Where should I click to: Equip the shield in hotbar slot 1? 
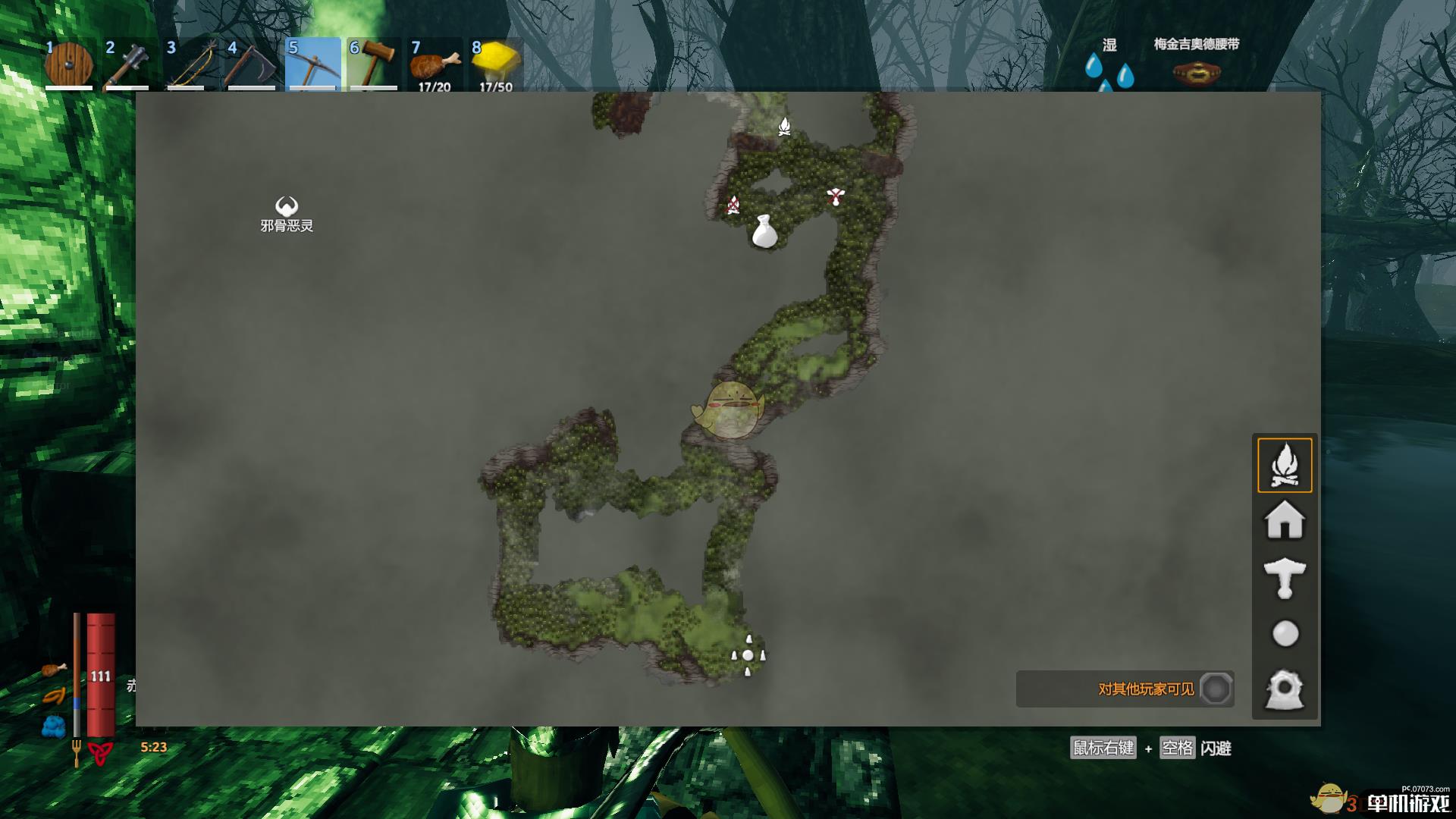69,66
